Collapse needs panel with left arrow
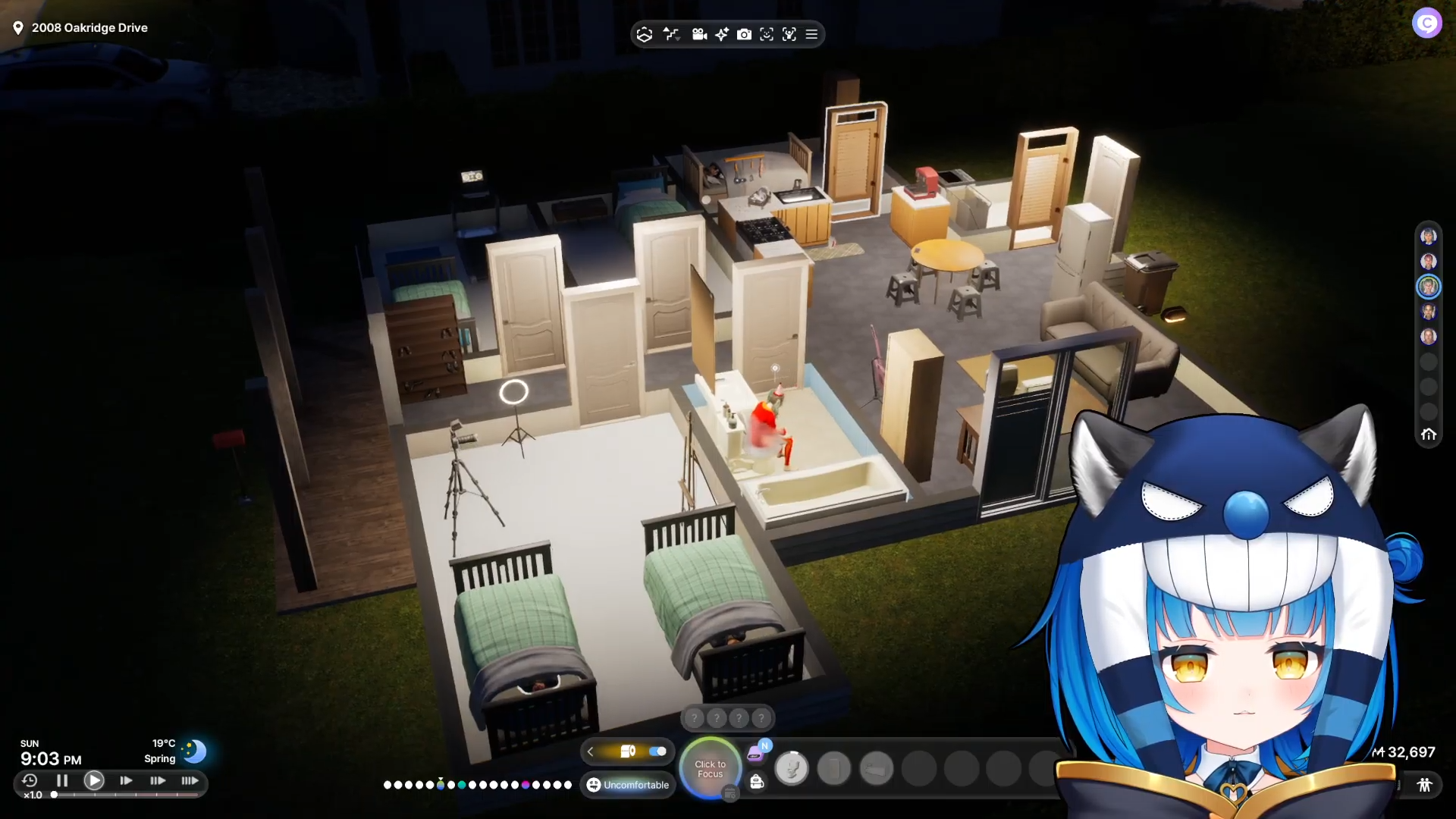Viewport: 1456px width, 819px height. [x=590, y=752]
